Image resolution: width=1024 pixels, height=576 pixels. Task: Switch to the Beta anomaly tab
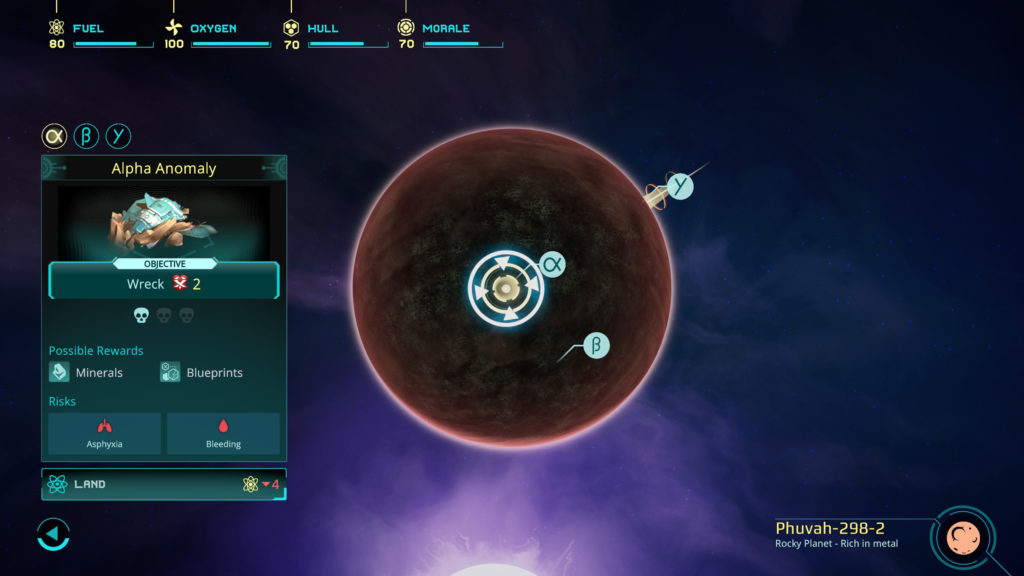(86, 136)
